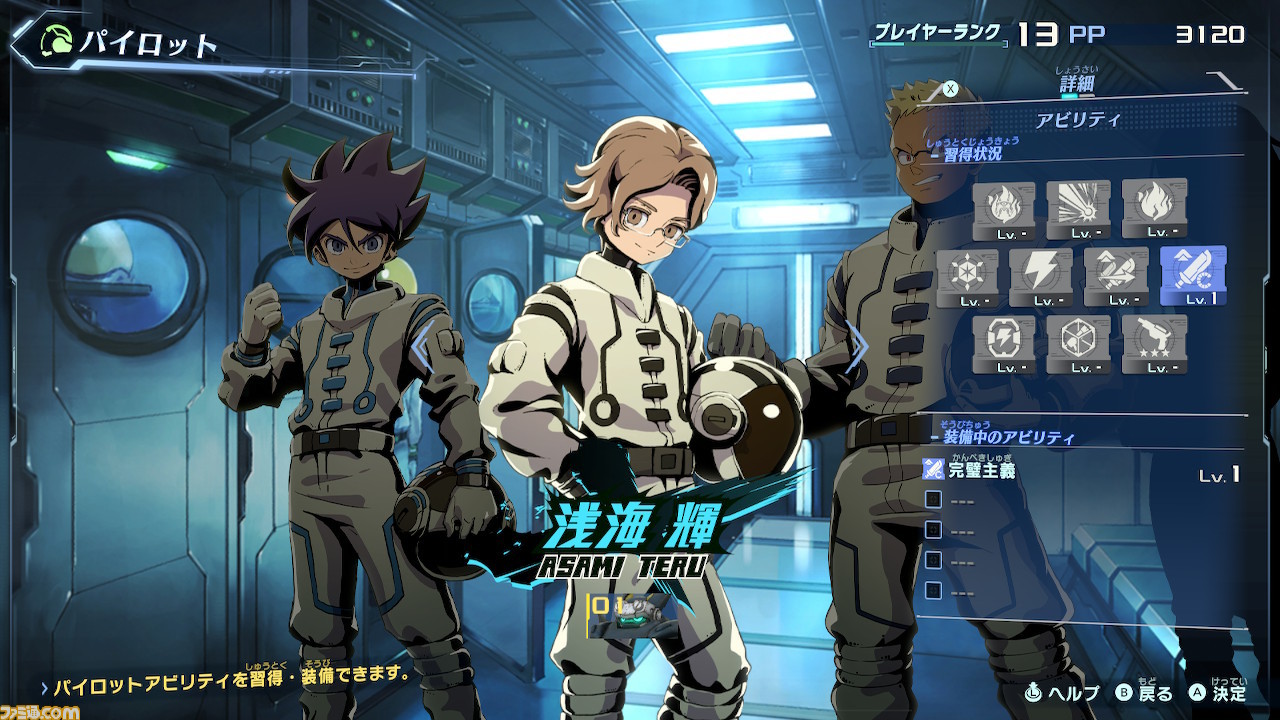Open the 詳細 details panel
The width and height of the screenshot is (1280, 720).
pos(1077,84)
